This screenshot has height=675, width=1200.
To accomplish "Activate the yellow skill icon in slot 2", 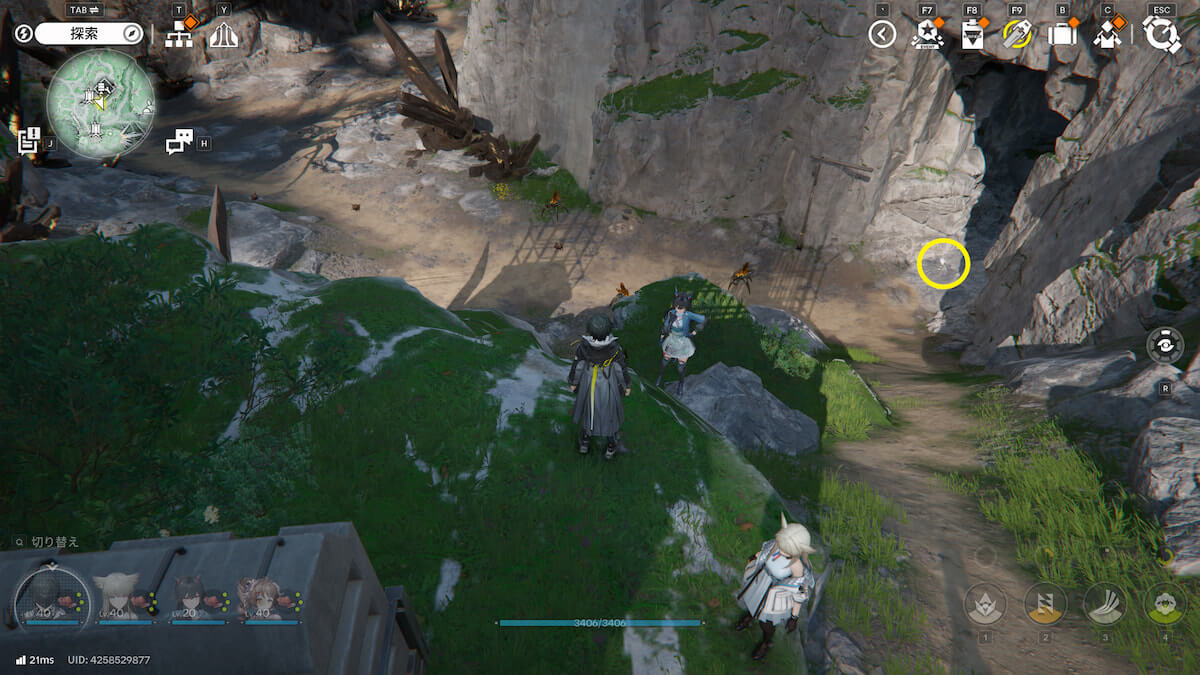I will (1045, 604).
